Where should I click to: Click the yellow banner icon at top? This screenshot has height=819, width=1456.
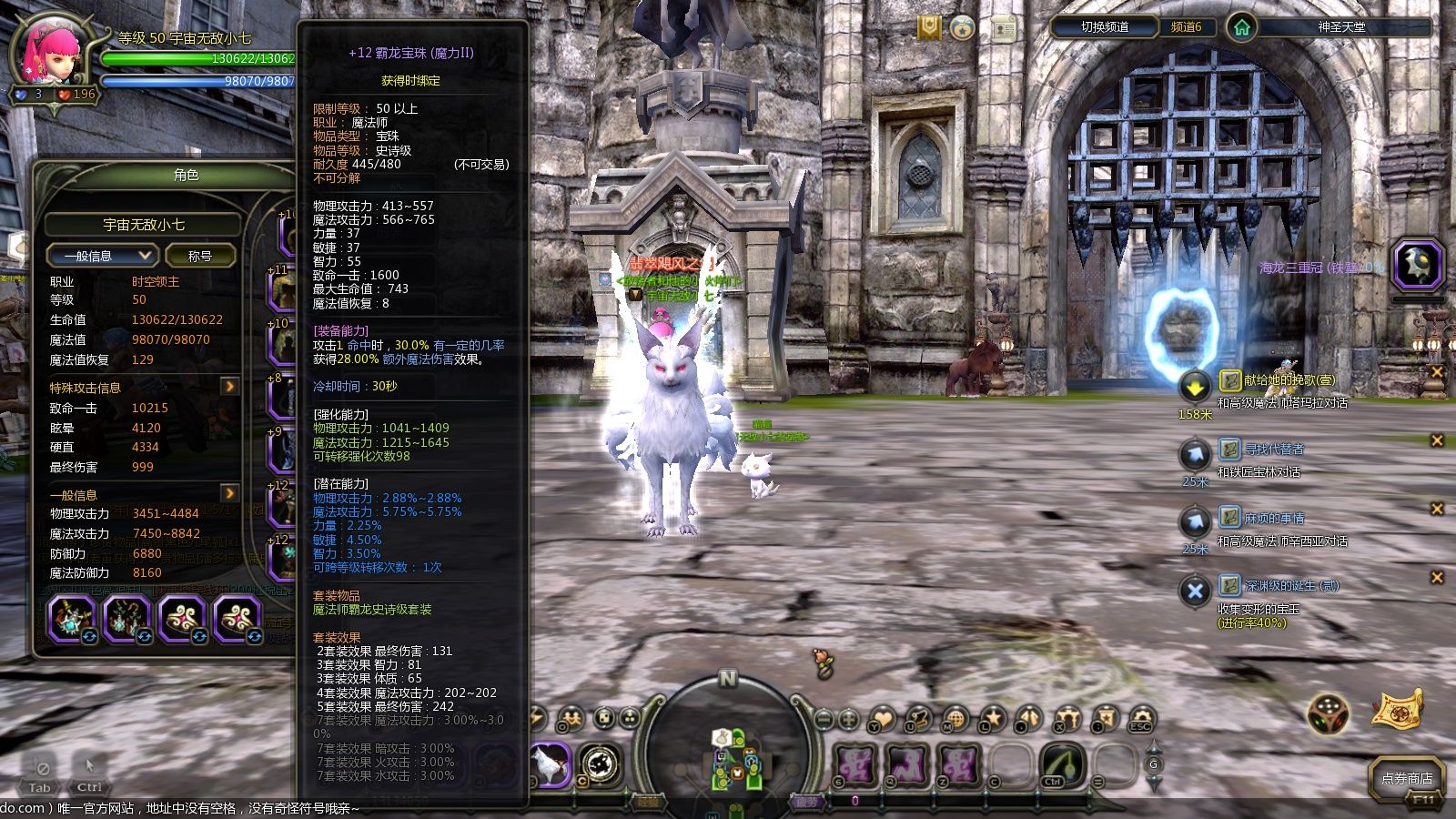pos(928,27)
